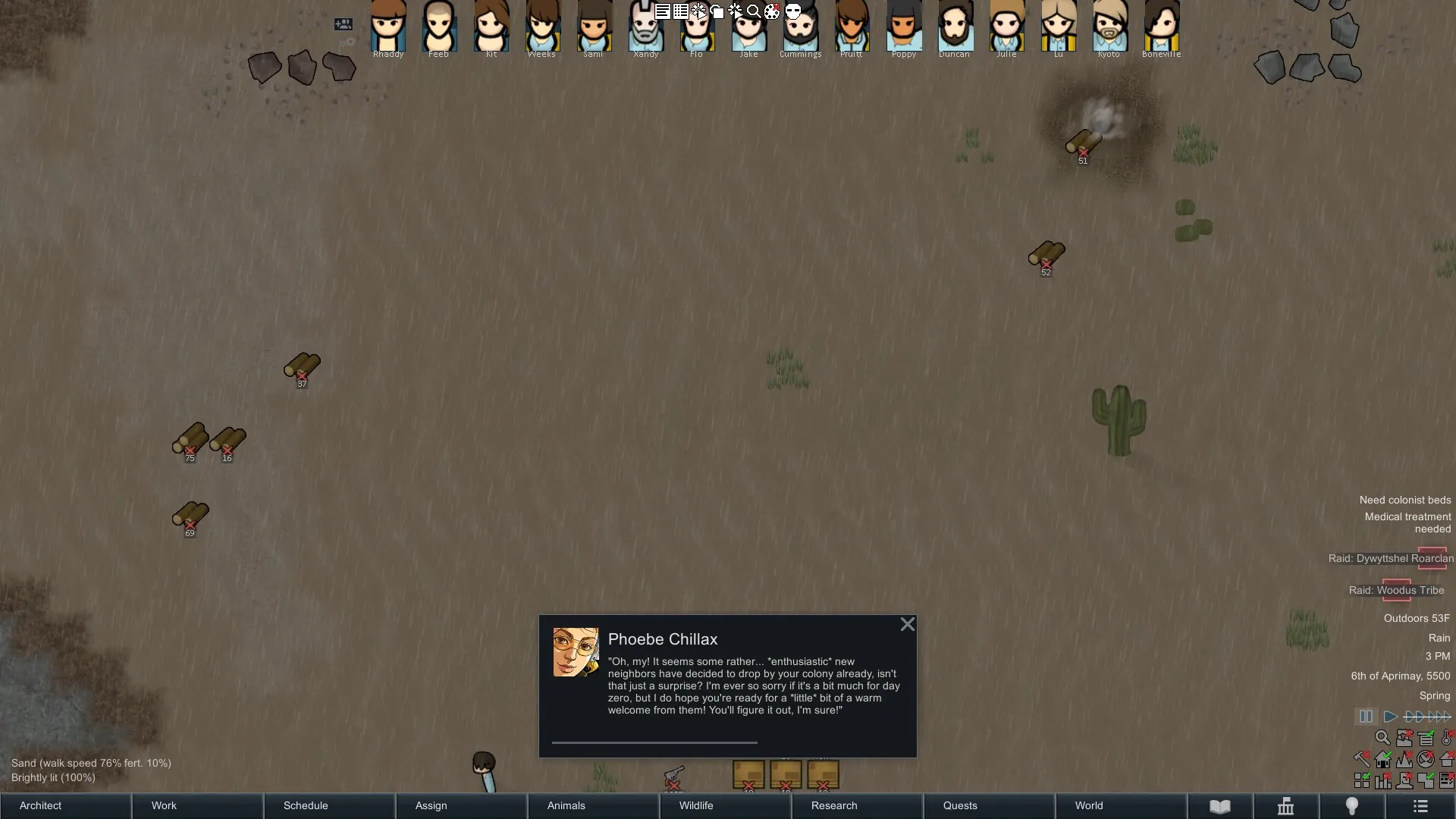This screenshot has width=1456, height=819.
Task: Show the Medical treatment needed alert
Action: tap(1407, 522)
